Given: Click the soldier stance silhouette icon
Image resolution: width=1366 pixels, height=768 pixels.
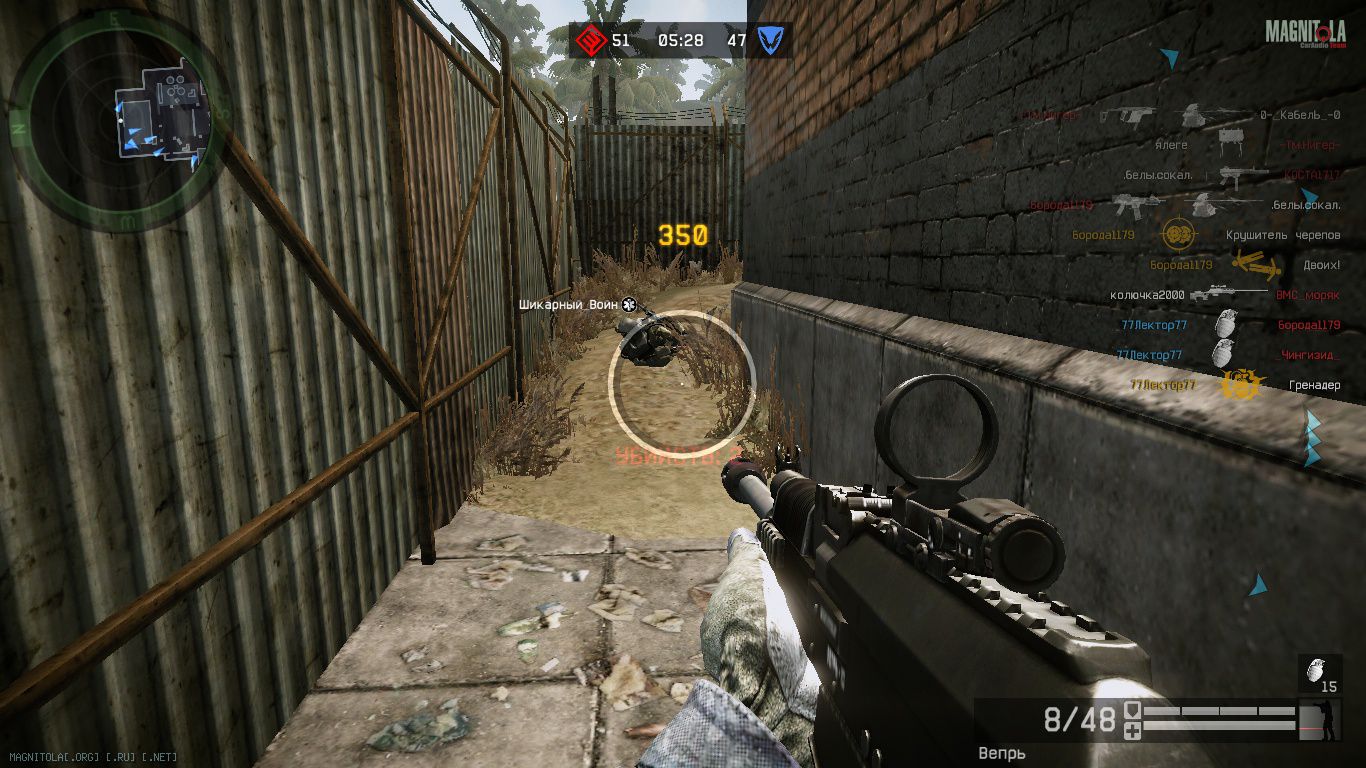Looking at the screenshot, I should pos(1329,721).
